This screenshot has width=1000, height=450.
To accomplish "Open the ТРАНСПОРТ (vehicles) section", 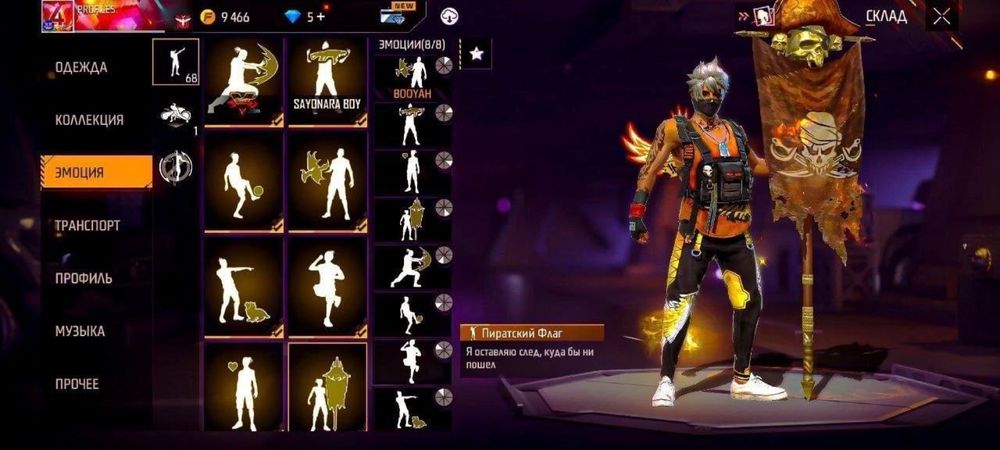I will point(87,225).
